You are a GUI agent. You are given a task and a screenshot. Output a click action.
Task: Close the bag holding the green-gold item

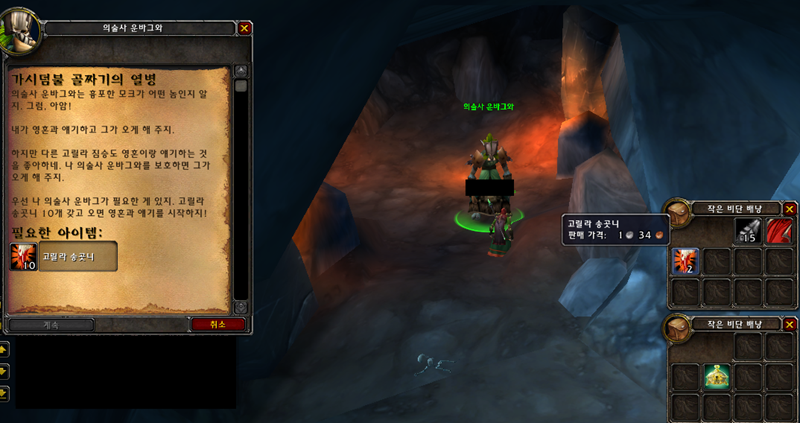789,325
